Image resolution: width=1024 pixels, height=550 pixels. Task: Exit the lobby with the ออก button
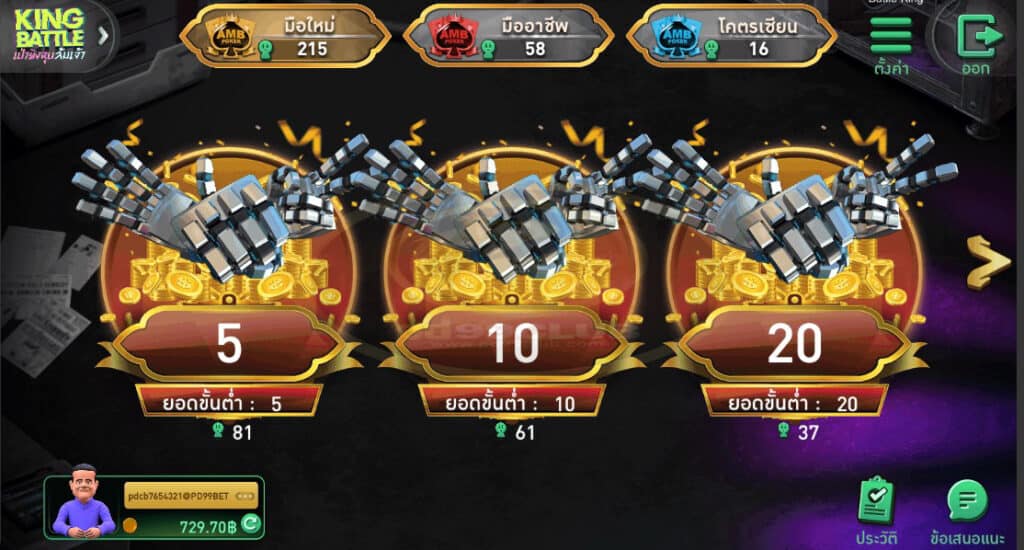[x=976, y=45]
